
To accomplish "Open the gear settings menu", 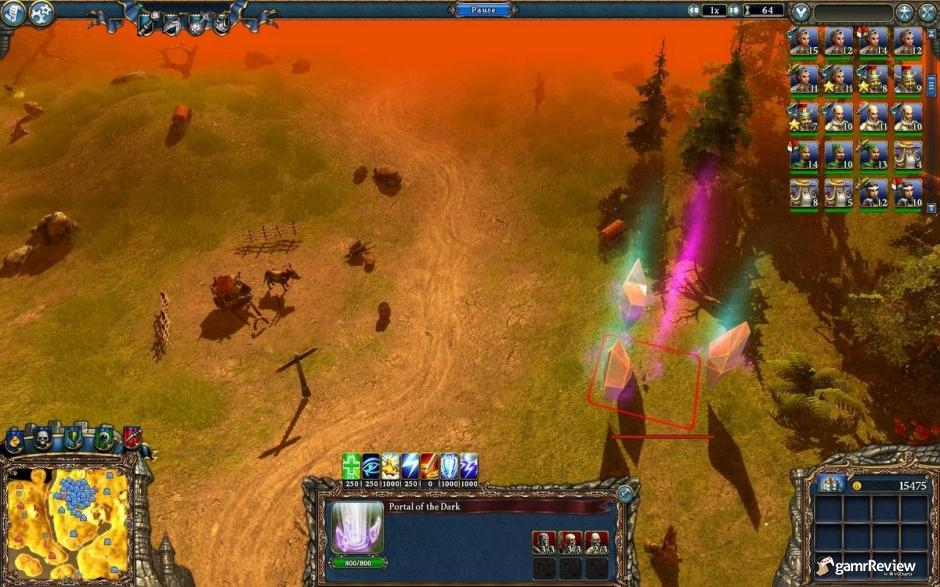I will pos(42,13).
